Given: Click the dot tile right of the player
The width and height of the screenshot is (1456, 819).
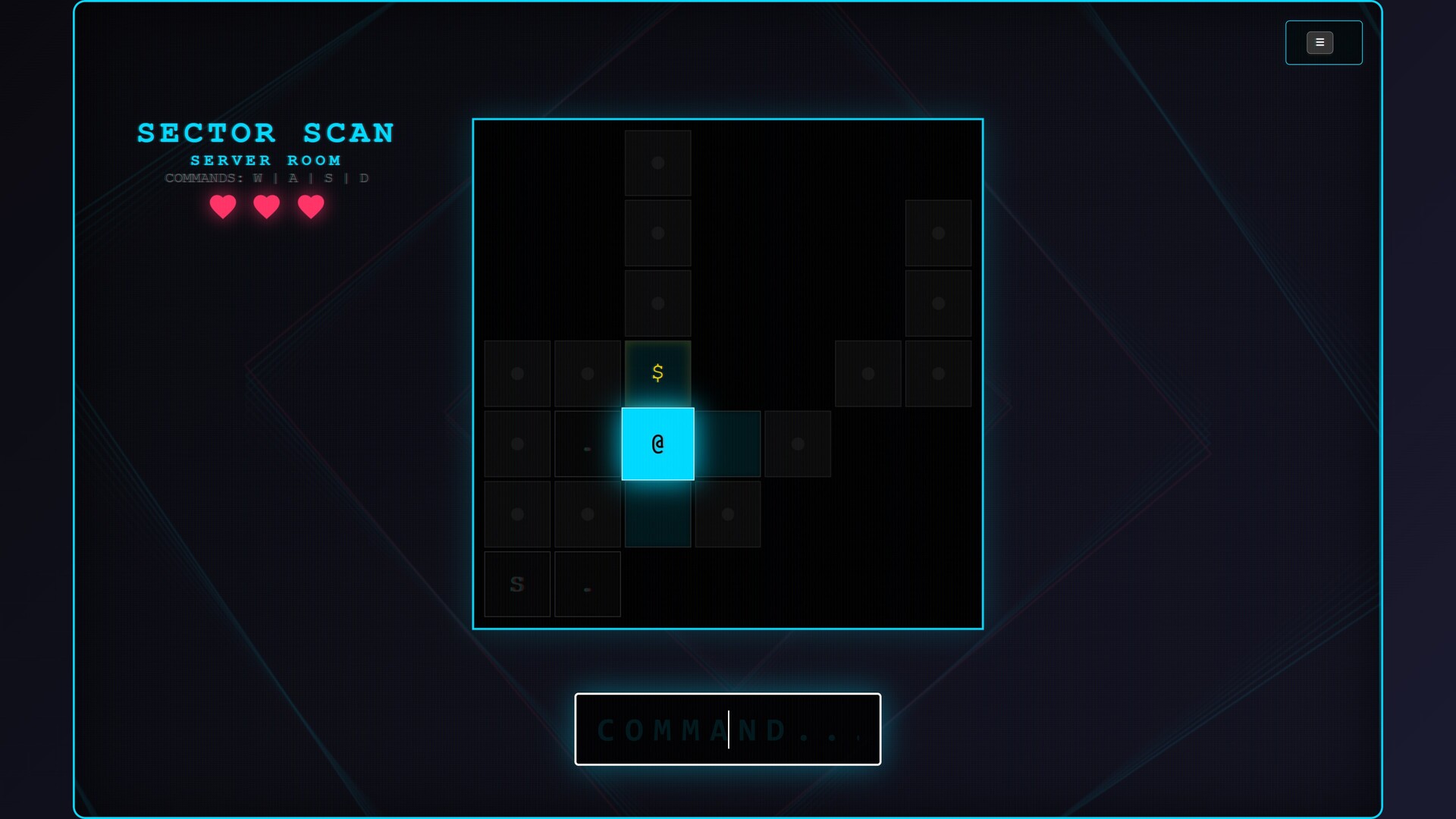Looking at the screenshot, I should click(797, 444).
